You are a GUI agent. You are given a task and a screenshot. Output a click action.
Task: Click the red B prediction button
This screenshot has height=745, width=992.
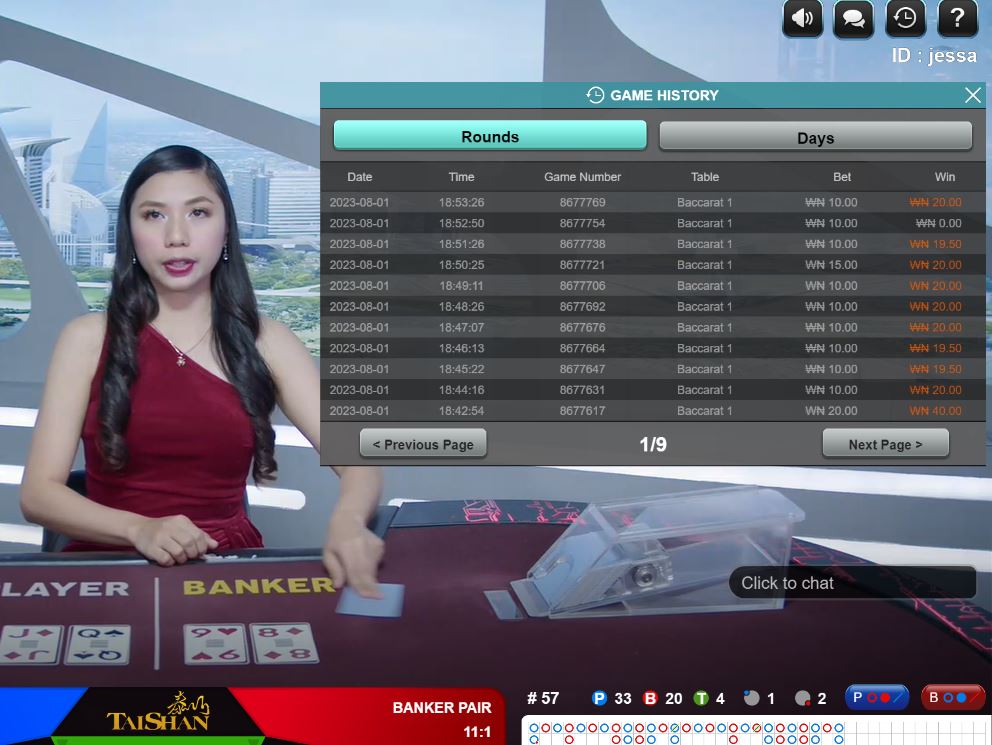[952, 697]
